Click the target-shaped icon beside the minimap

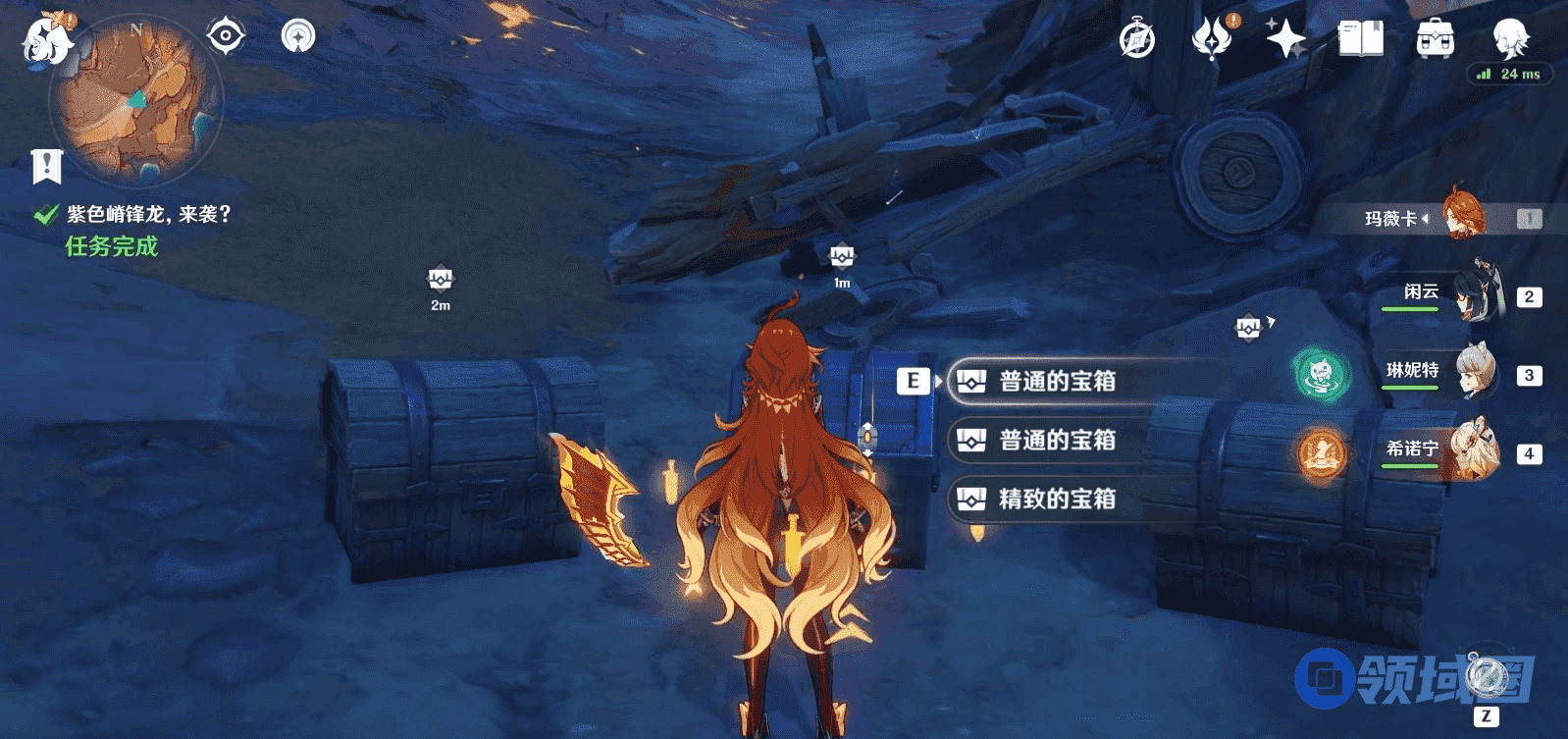[x=225, y=37]
